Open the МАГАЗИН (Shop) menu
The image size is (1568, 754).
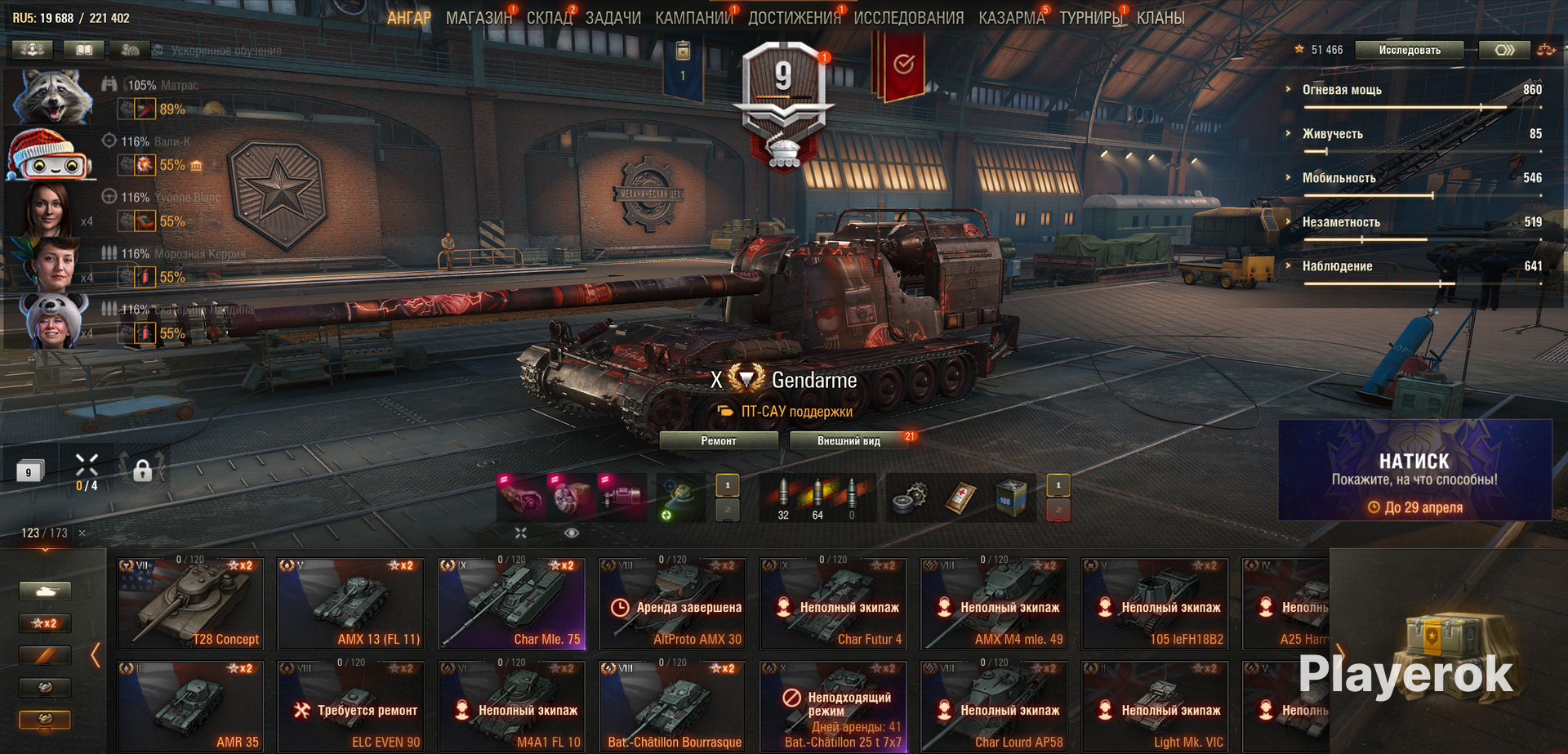click(x=478, y=18)
